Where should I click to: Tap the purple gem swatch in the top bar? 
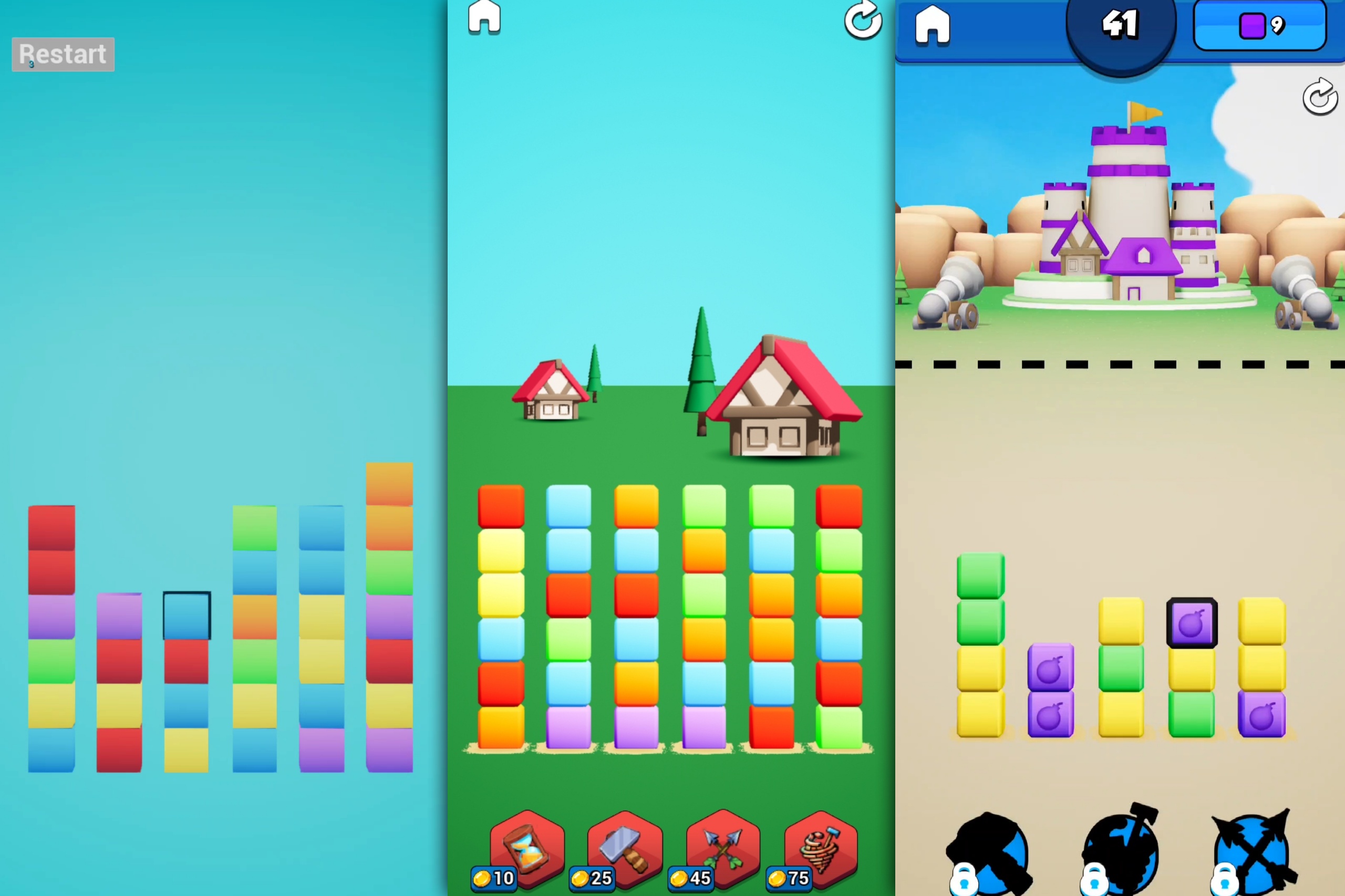coord(1253,25)
